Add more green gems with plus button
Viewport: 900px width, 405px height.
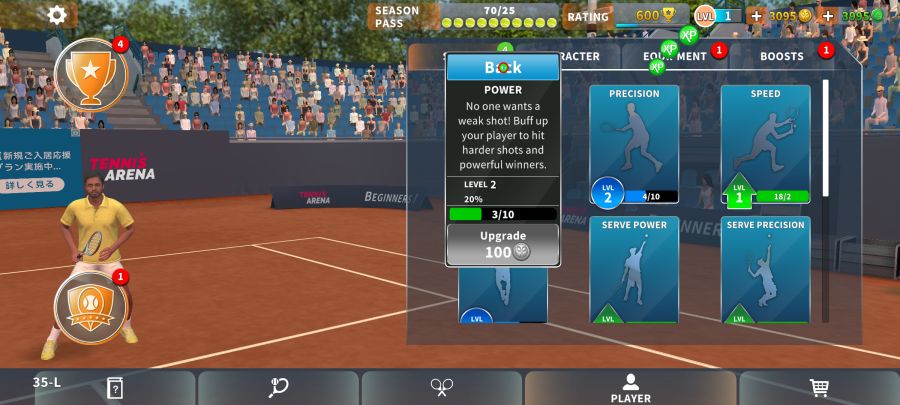828,16
